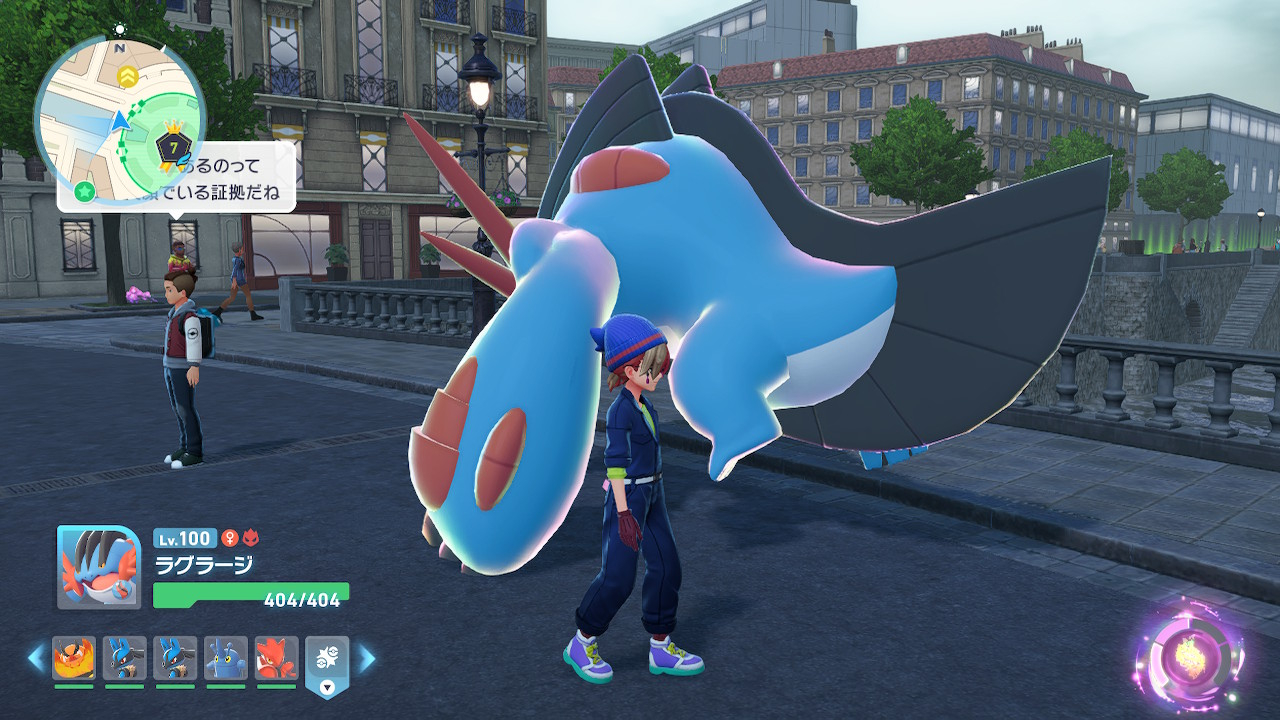Viewport: 1280px width, 720px height.
Task: Switch to Emboar in the party bar
Action: 74,658
